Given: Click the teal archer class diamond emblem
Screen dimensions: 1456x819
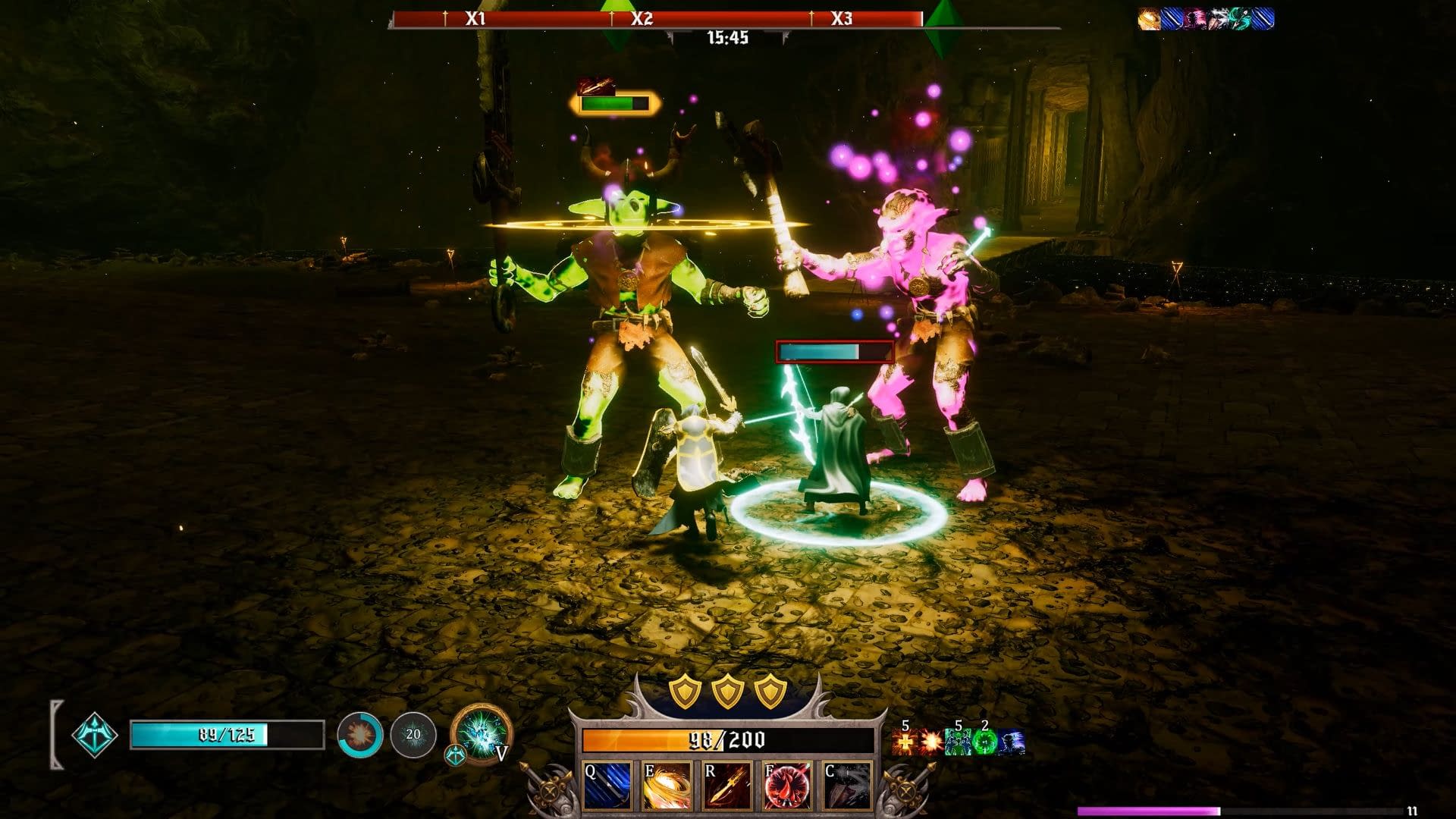Looking at the screenshot, I should (95, 735).
